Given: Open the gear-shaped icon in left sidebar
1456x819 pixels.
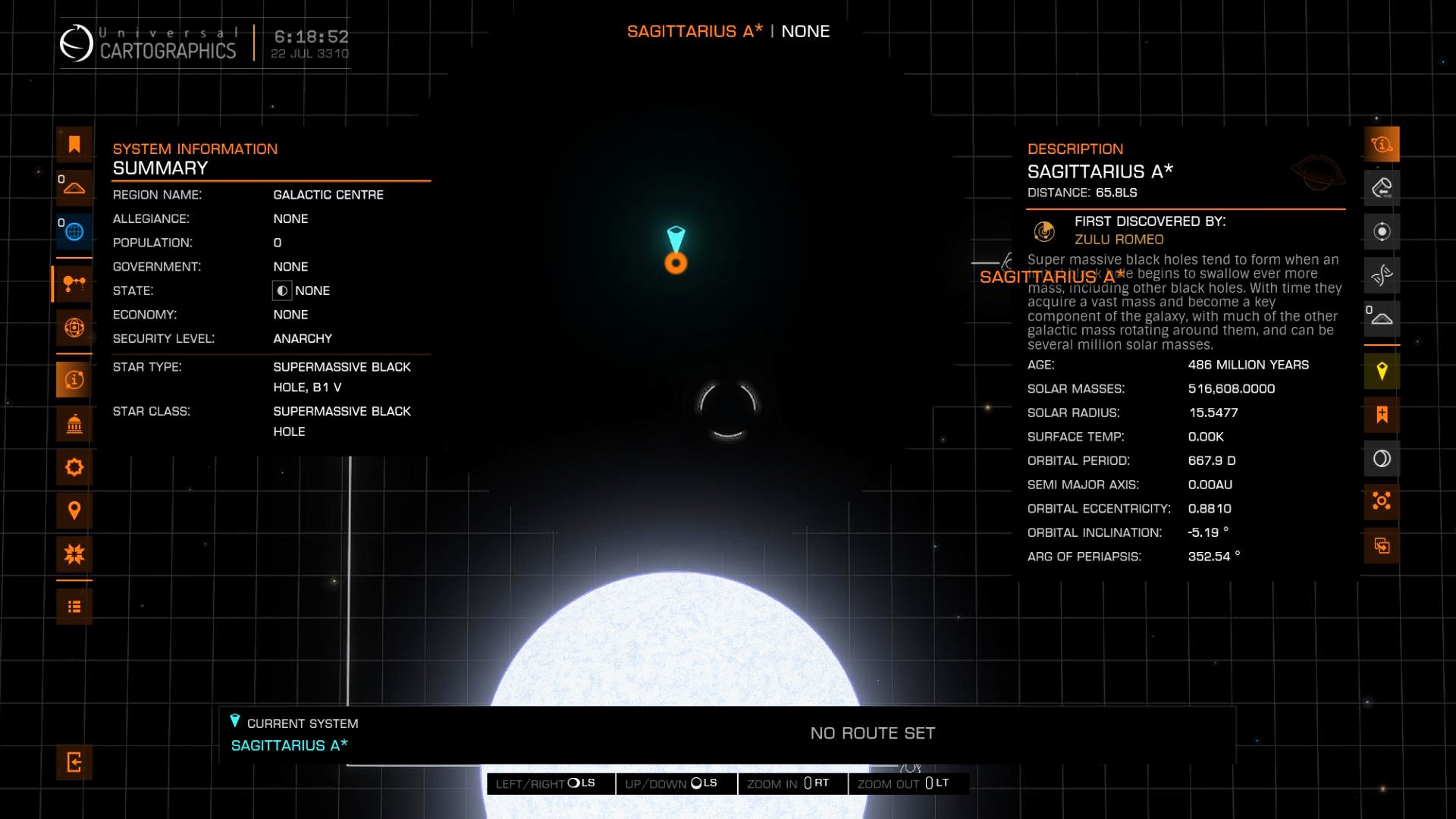Looking at the screenshot, I should (x=74, y=467).
